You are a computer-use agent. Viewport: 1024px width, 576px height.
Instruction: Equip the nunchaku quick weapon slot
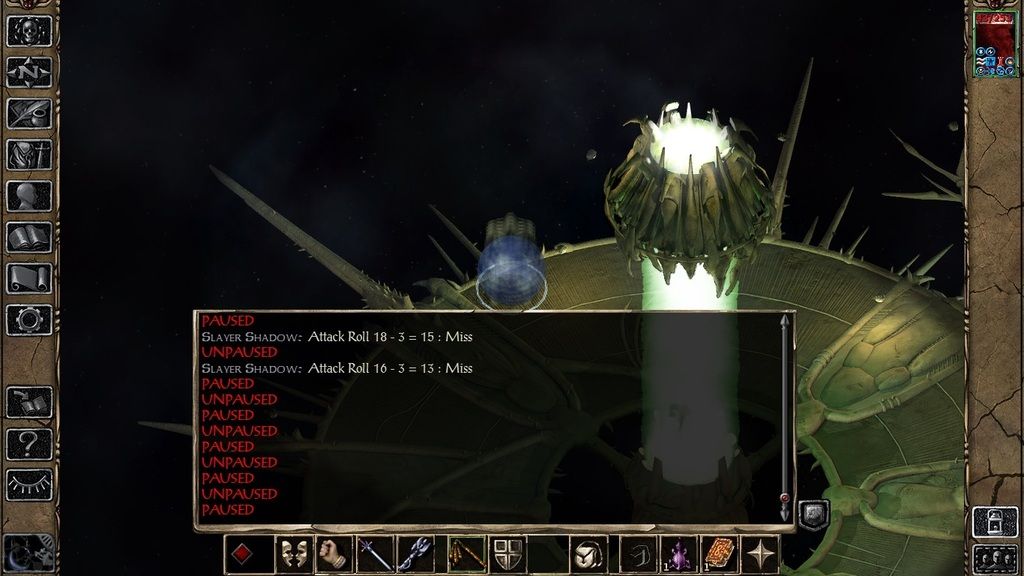[461, 554]
